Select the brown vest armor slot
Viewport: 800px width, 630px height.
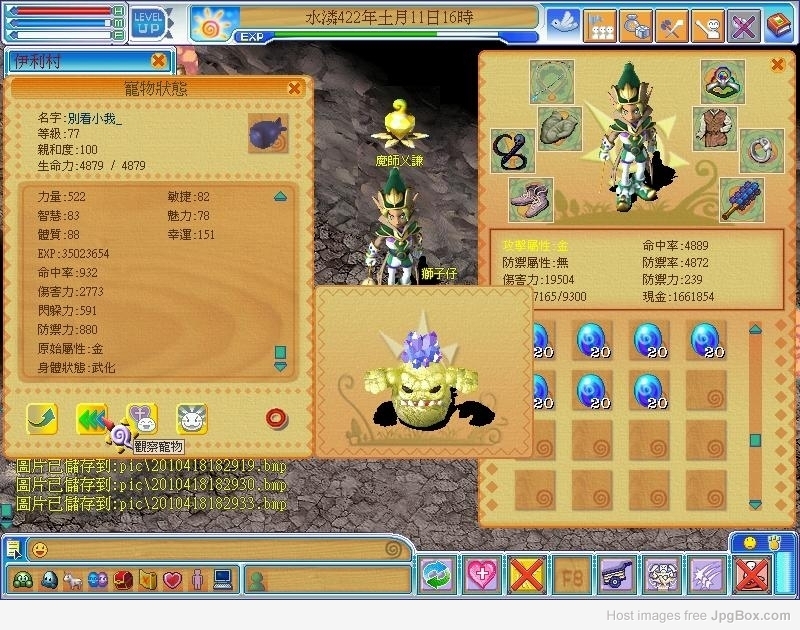(x=714, y=128)
